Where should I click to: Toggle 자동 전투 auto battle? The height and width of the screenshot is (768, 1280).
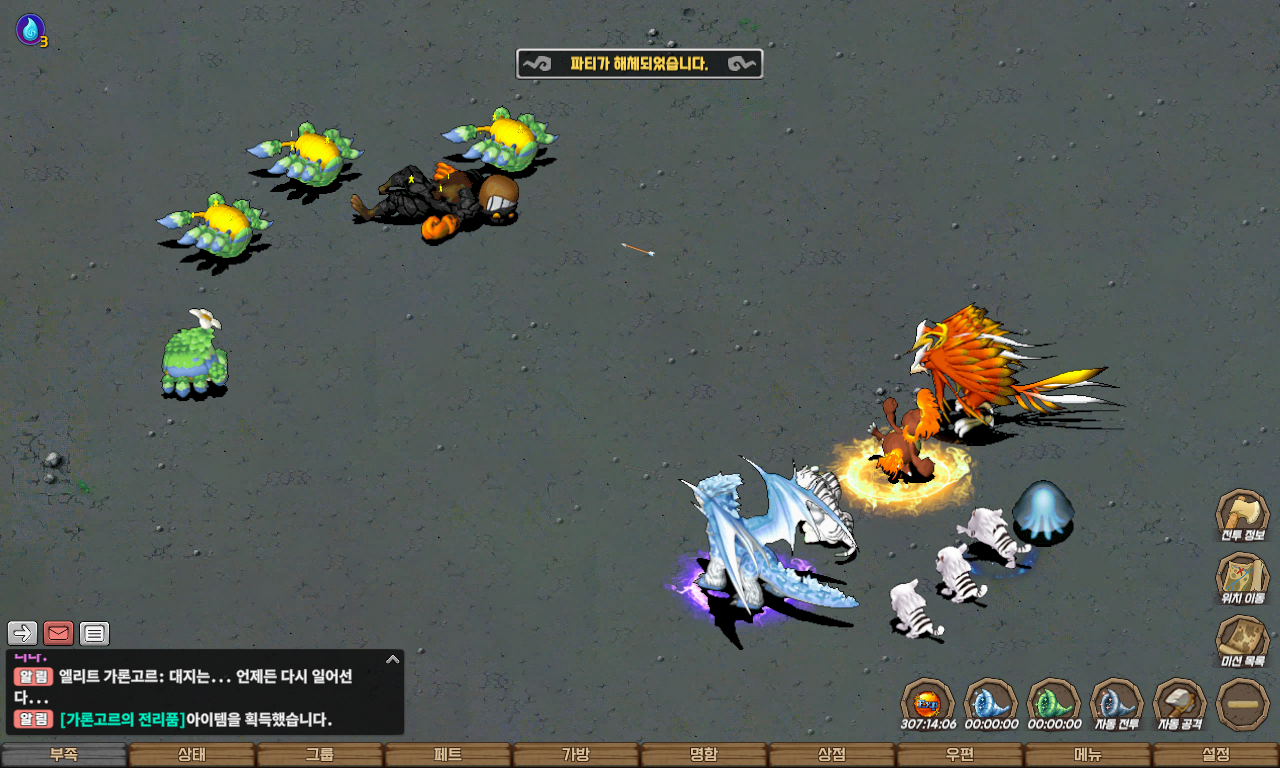(x=1116, y=703)
